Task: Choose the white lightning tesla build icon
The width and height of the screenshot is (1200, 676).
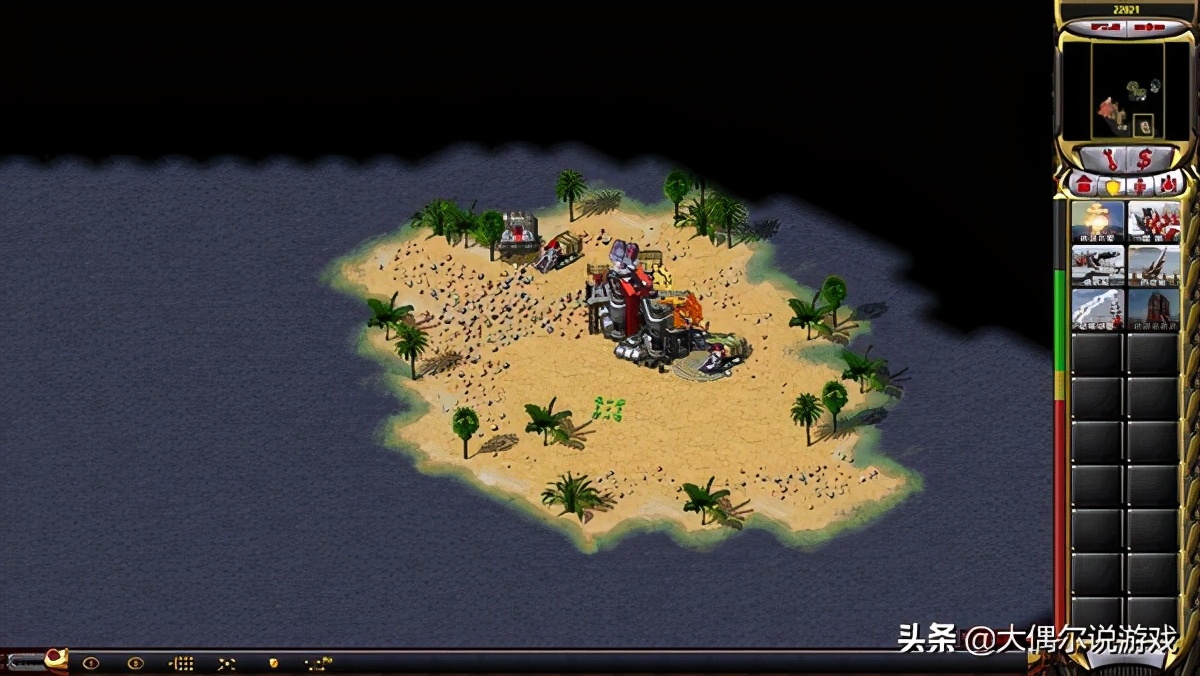Action: [1097, 309]
